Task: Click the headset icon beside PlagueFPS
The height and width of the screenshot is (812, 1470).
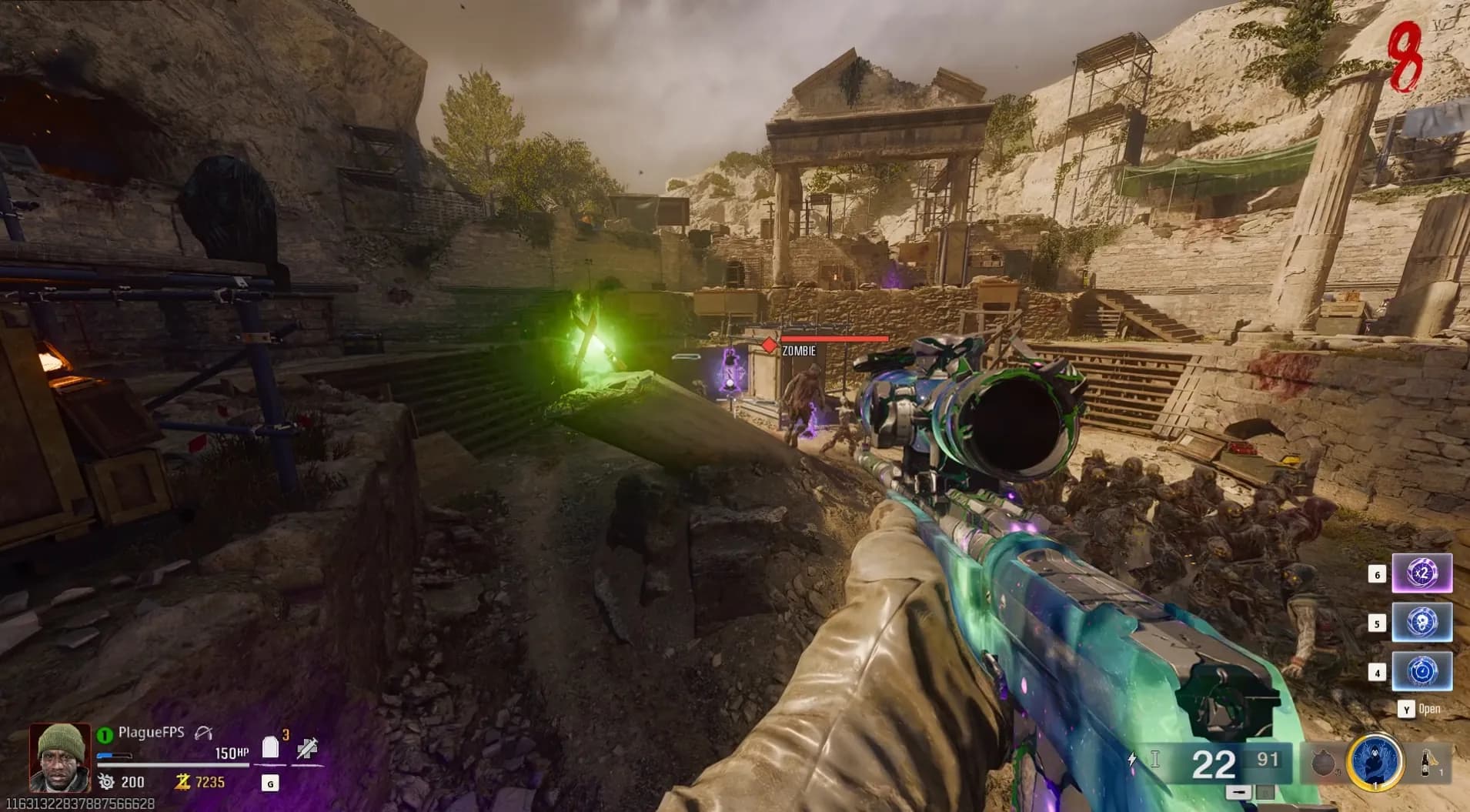Action: click(203, 733)
